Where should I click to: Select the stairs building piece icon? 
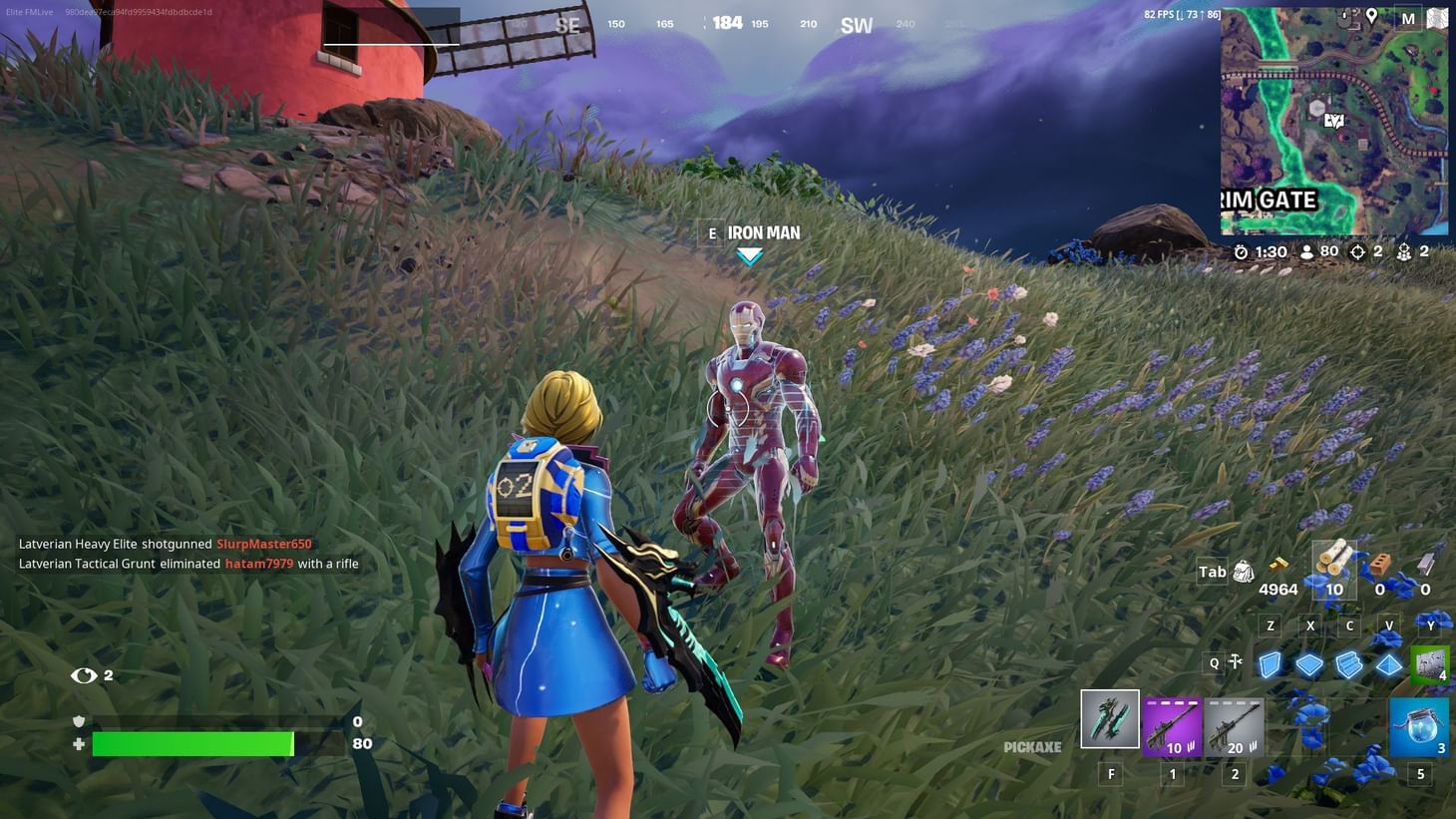tap(1349, 665)
